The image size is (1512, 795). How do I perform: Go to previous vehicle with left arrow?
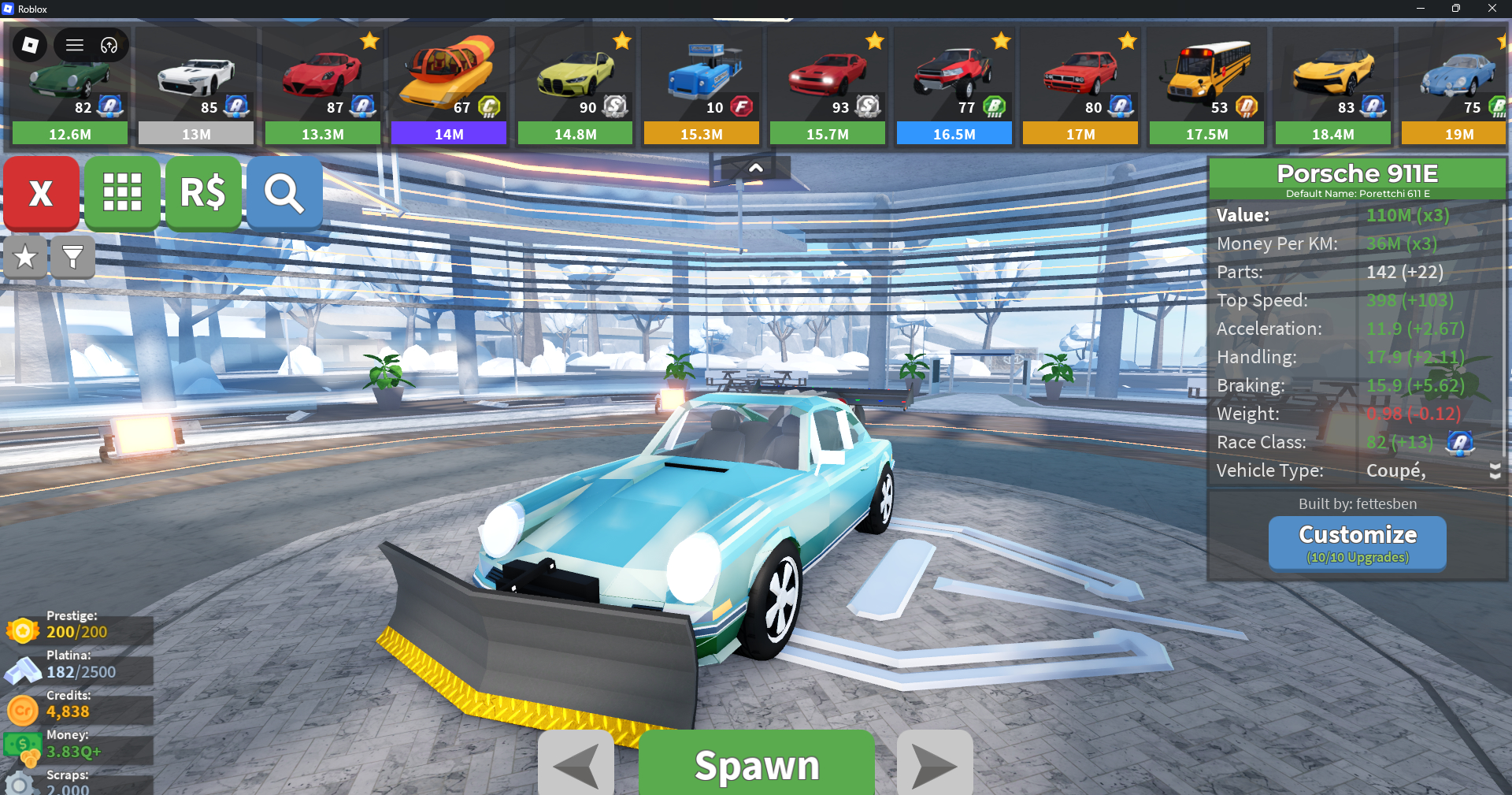[576, 764]
